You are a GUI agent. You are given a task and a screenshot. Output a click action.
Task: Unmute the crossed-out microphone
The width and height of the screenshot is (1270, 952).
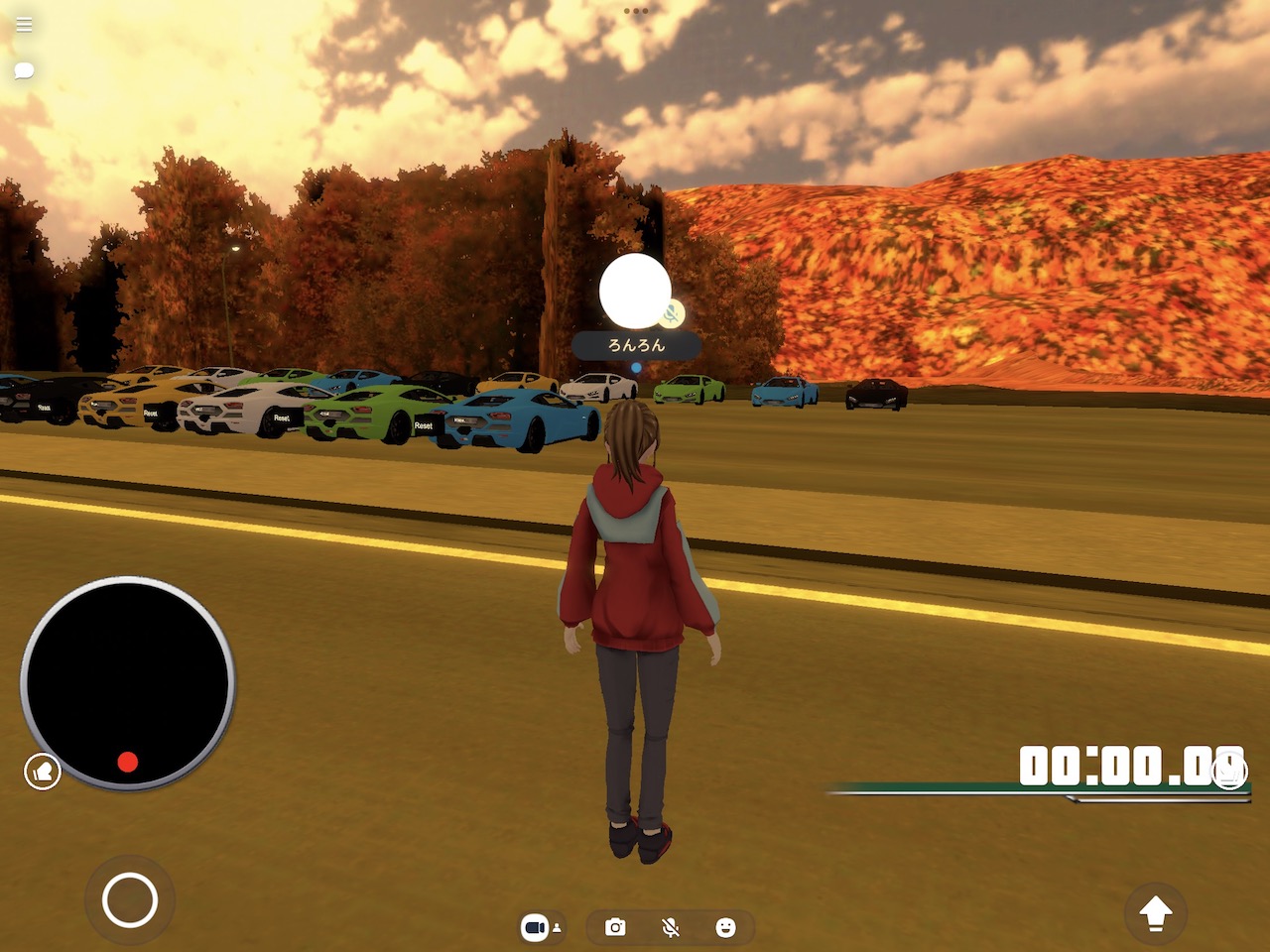click(671, 927)
